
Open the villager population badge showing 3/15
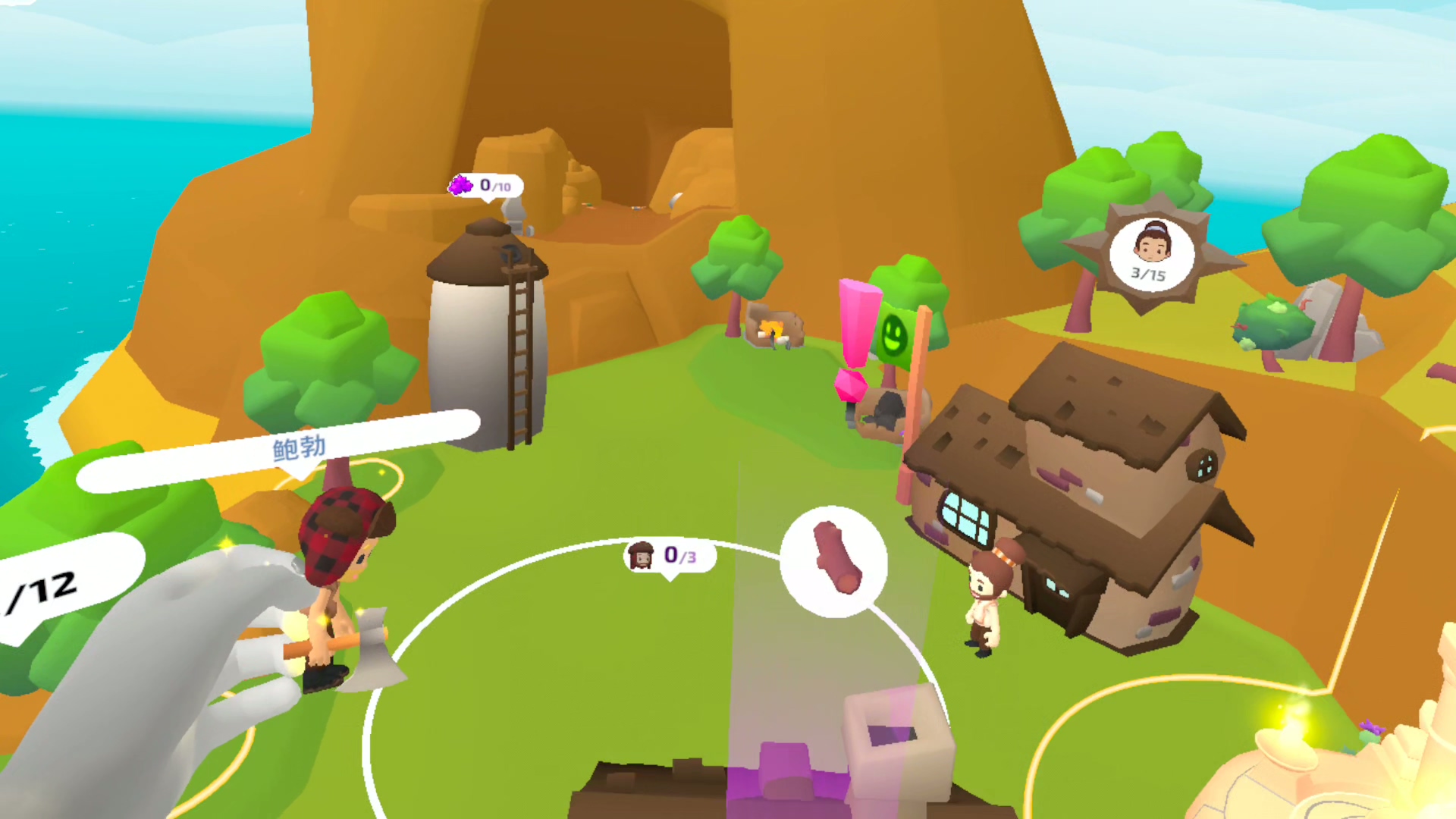coord(1151,254)
